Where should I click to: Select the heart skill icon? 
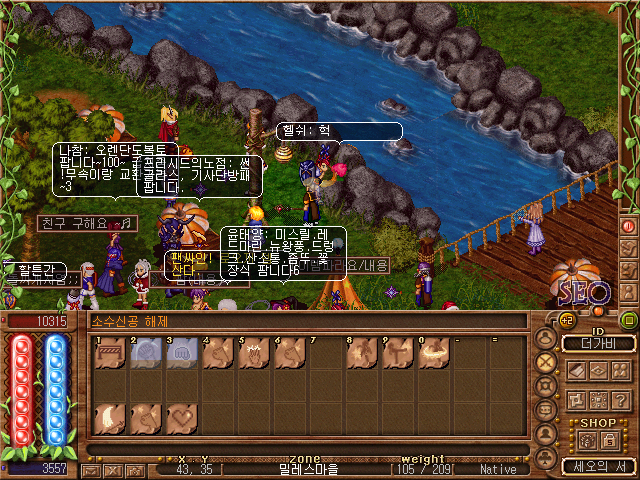(181, 418)
